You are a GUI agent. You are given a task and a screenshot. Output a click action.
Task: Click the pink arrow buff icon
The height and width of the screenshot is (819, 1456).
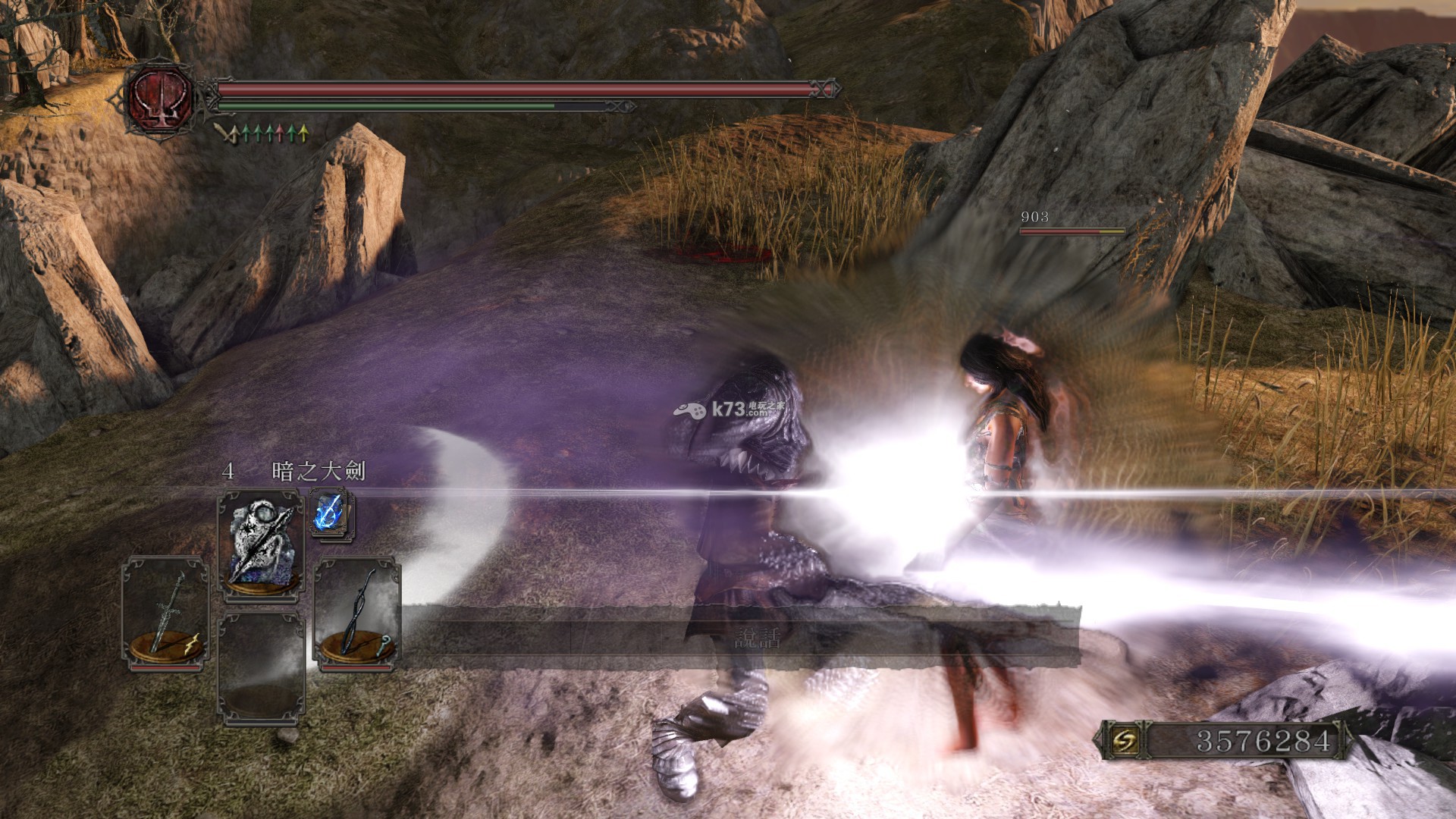[x=281, y=134]
